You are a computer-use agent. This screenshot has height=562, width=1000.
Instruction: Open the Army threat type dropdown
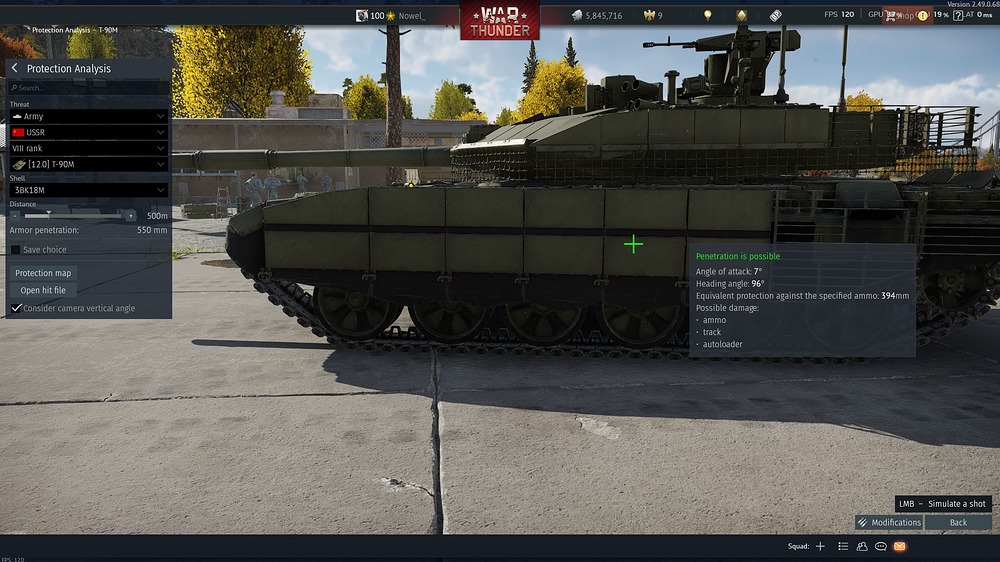tap(88, 116)
